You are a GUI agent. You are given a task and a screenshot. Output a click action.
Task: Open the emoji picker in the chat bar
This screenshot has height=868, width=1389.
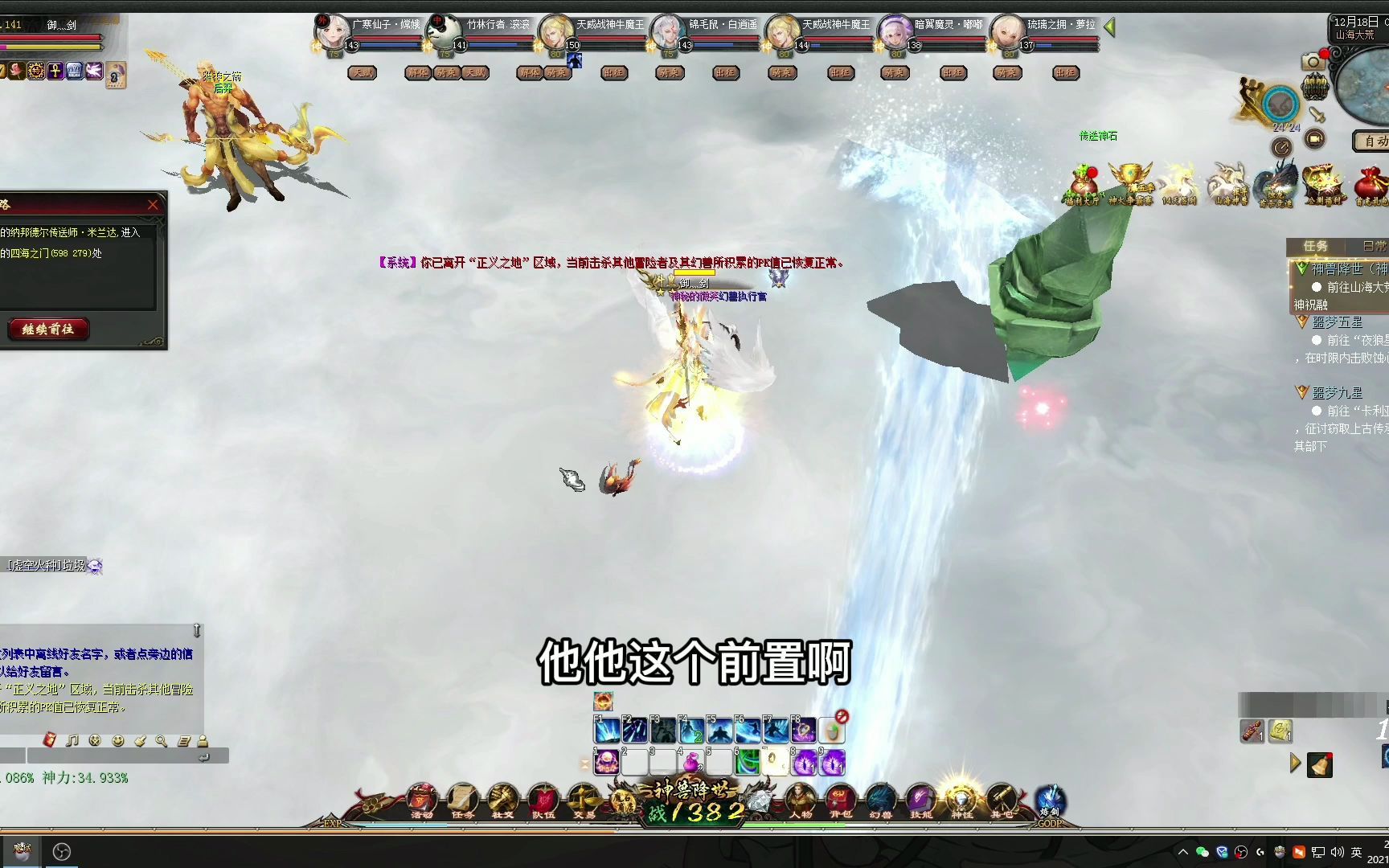tap(118, 740)
